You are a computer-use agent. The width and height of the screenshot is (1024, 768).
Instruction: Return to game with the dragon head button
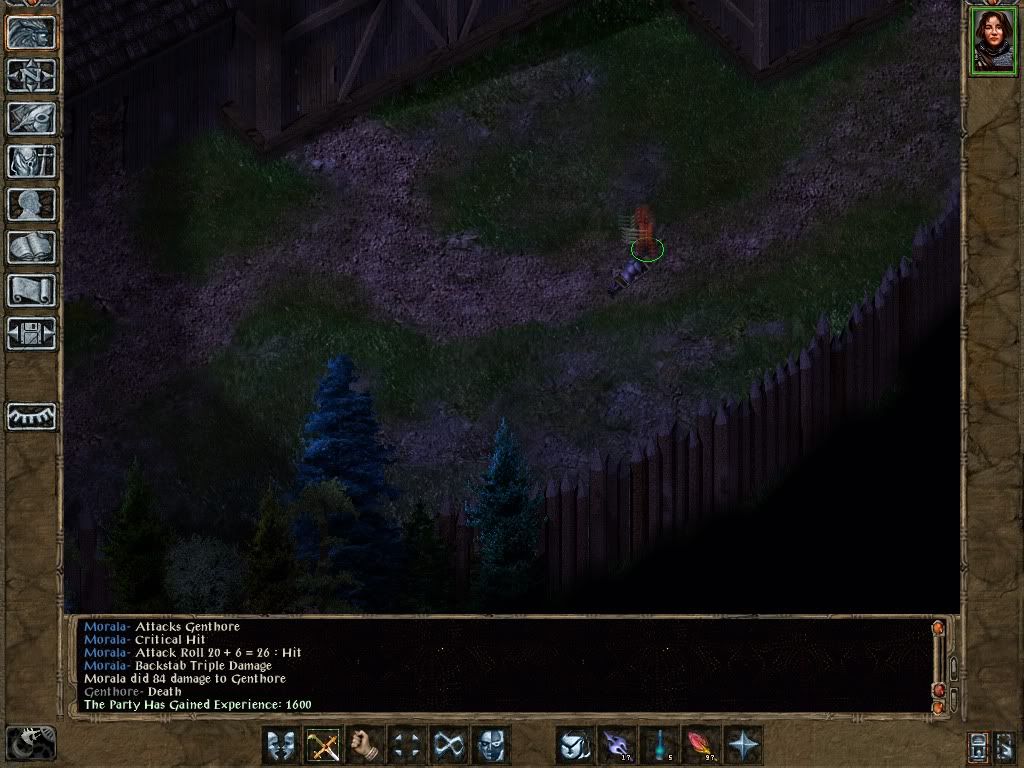click(x=31, y=32)
